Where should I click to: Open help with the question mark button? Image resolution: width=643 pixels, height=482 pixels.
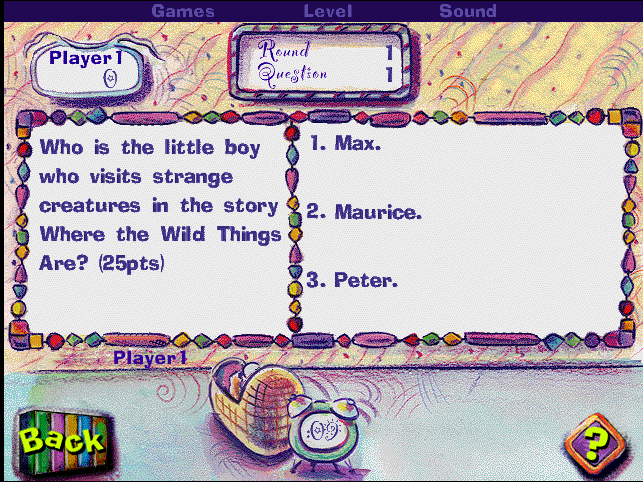(595, 441)
